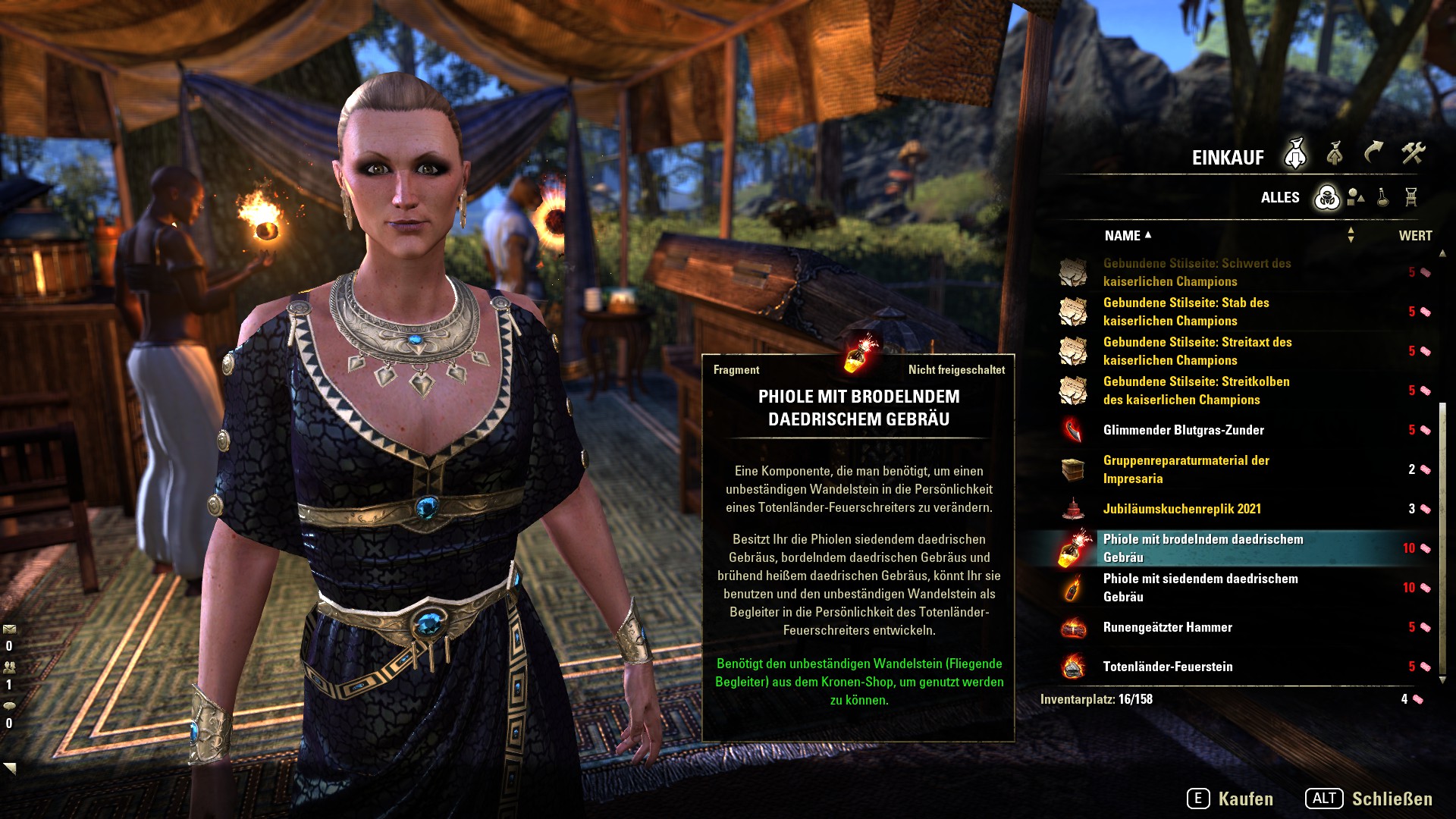Switch to the sell tab with up-arrow bag
Screen dimensions: 1456x819
point(1335,154)
